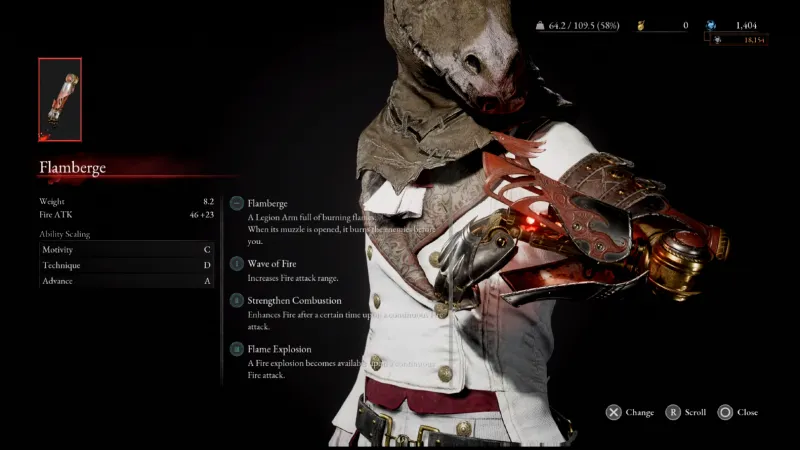Image resolution: width=800 pixels, height=450 pixels.
Task: Select the Technique scaling row
Action: tap(126, 265)
